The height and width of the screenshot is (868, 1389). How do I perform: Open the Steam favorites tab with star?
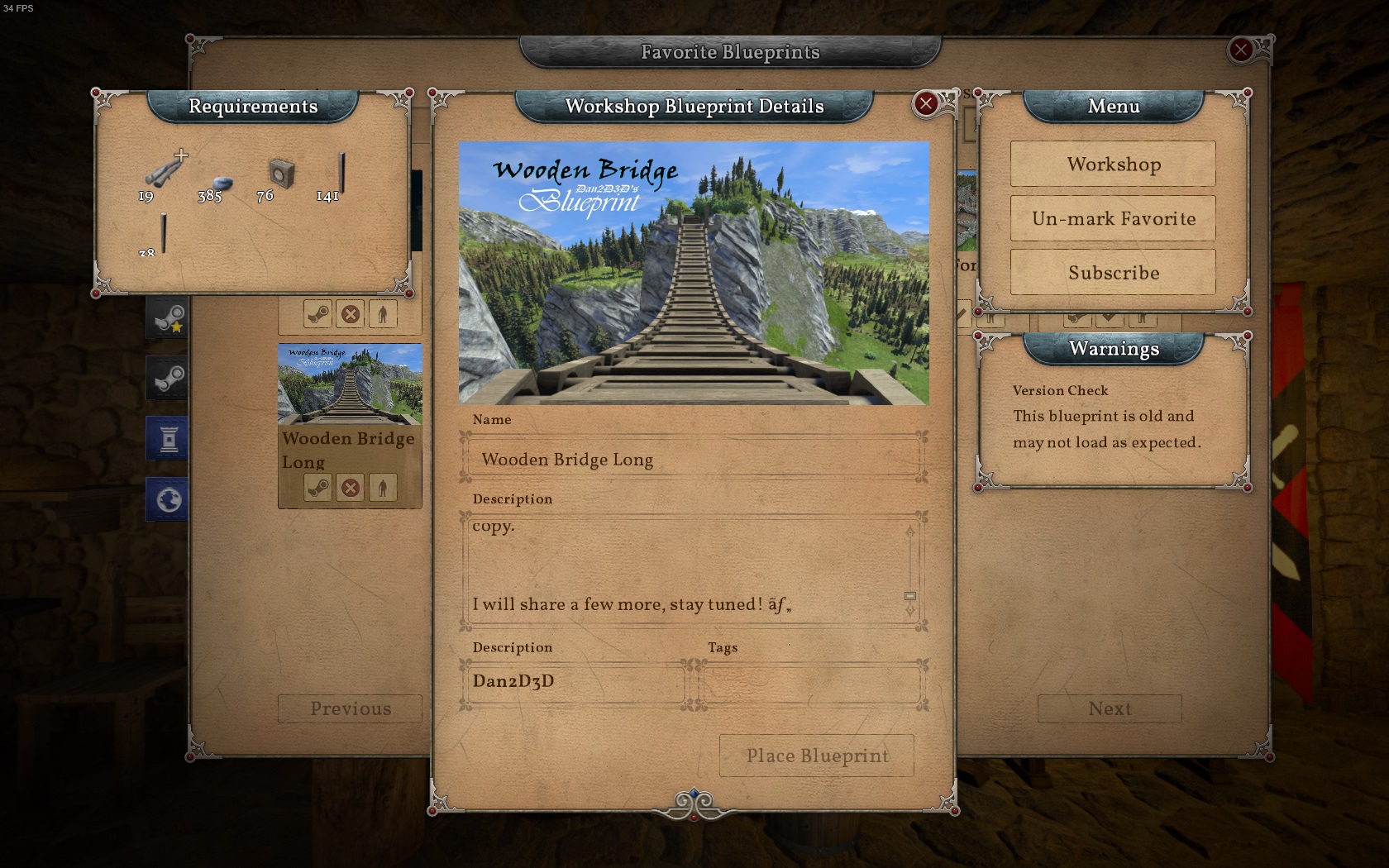[x=168, y=318]
